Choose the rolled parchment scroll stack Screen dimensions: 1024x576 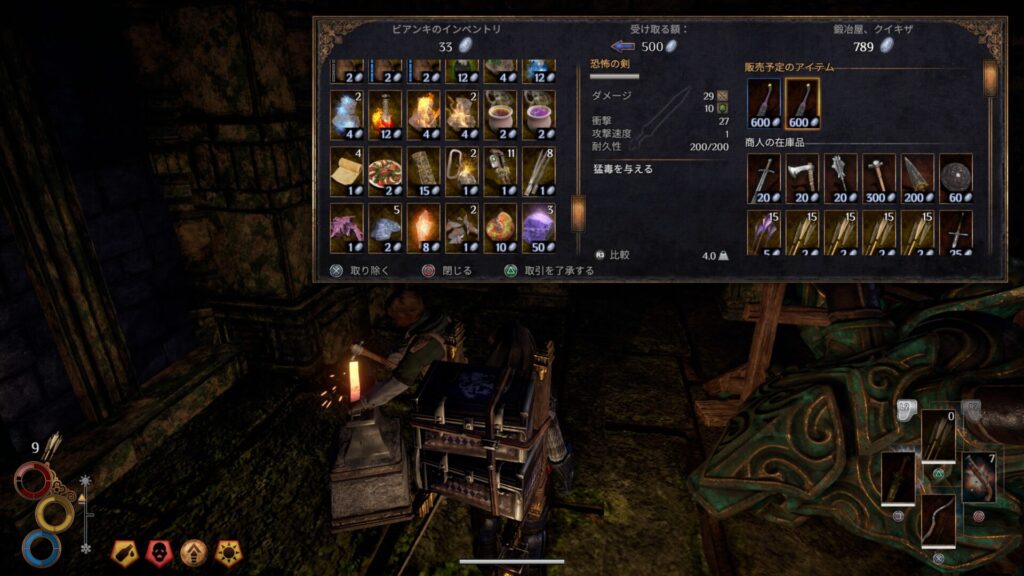click(346, 172)
